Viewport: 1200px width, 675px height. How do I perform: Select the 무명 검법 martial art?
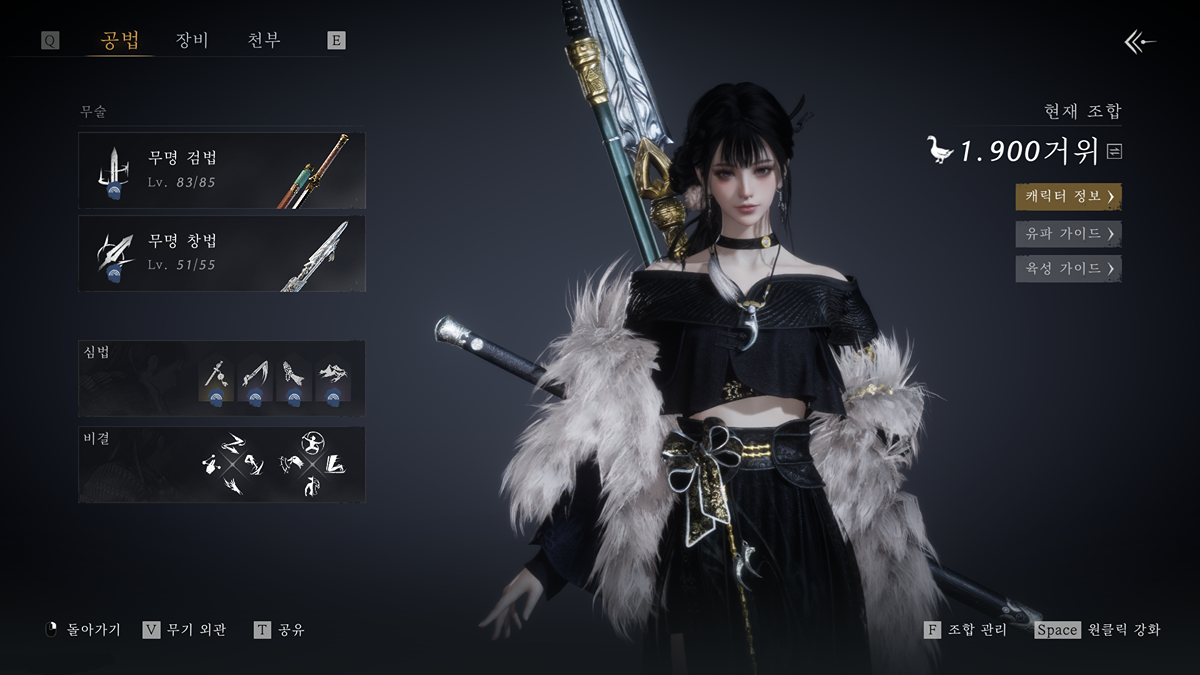(222, 170)
